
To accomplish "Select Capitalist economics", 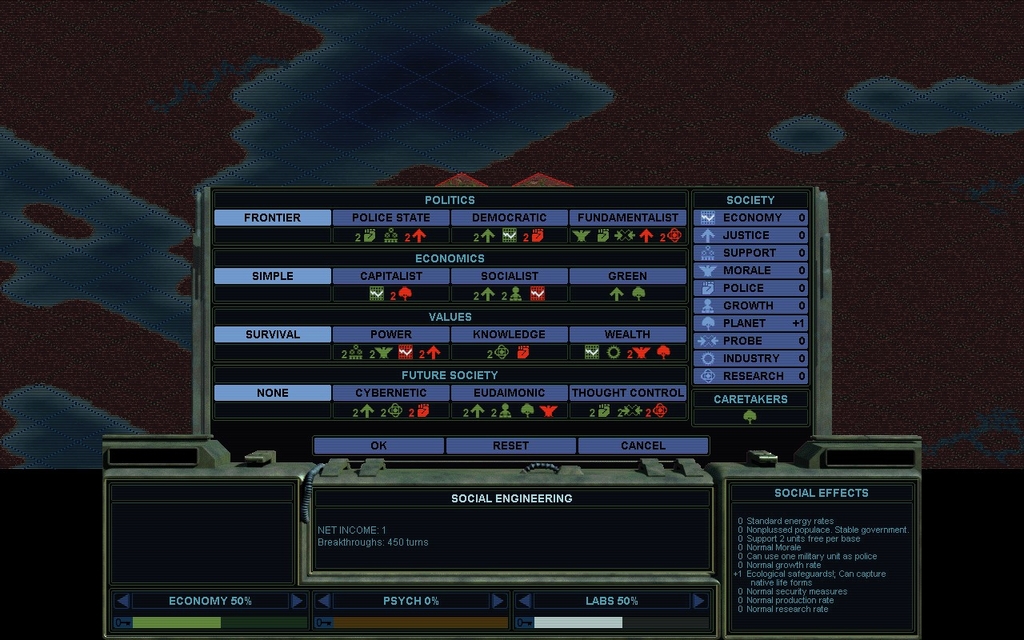I will 390,276.
